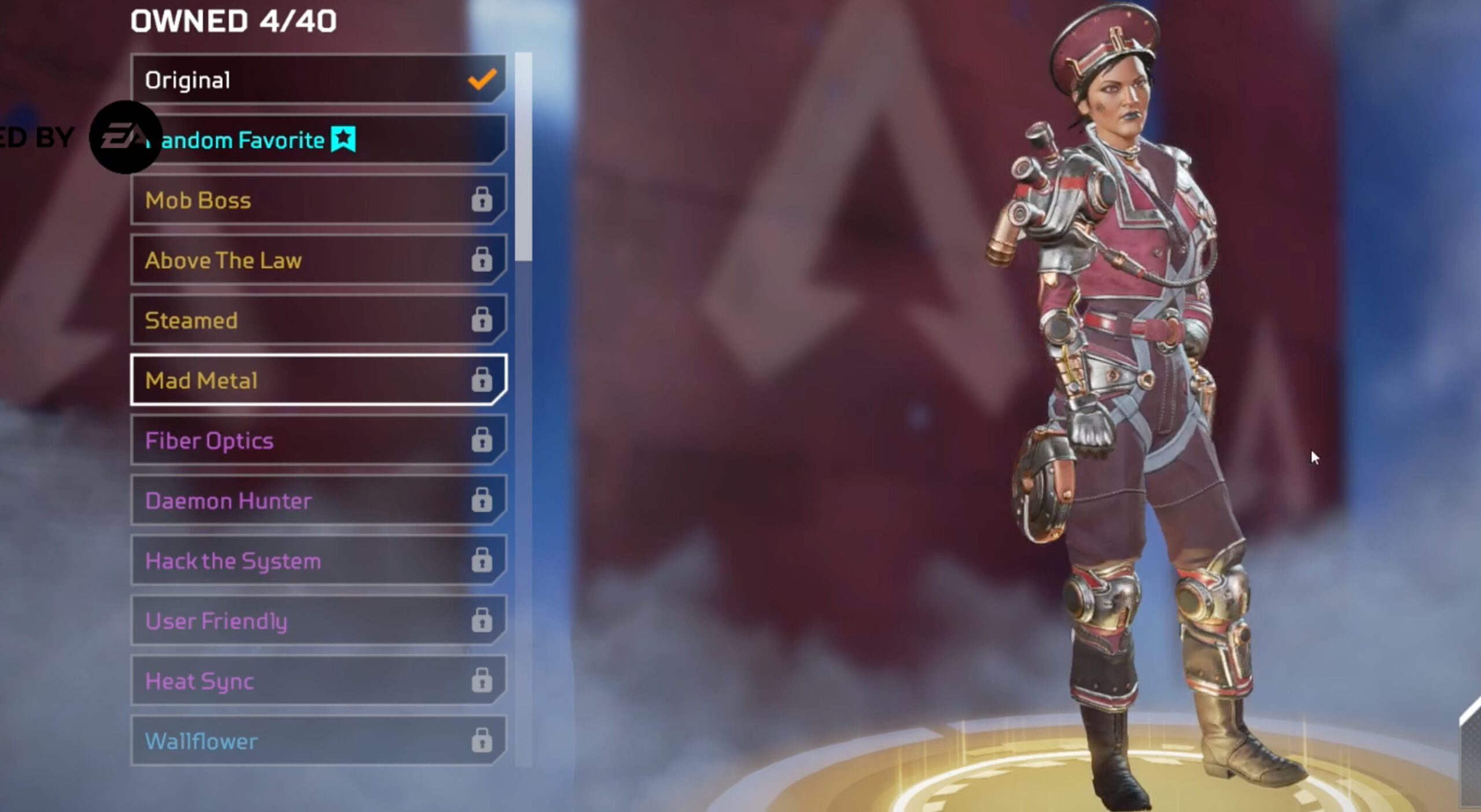
Task: Preview the Mob Boss skin
Action: point(318,200)
